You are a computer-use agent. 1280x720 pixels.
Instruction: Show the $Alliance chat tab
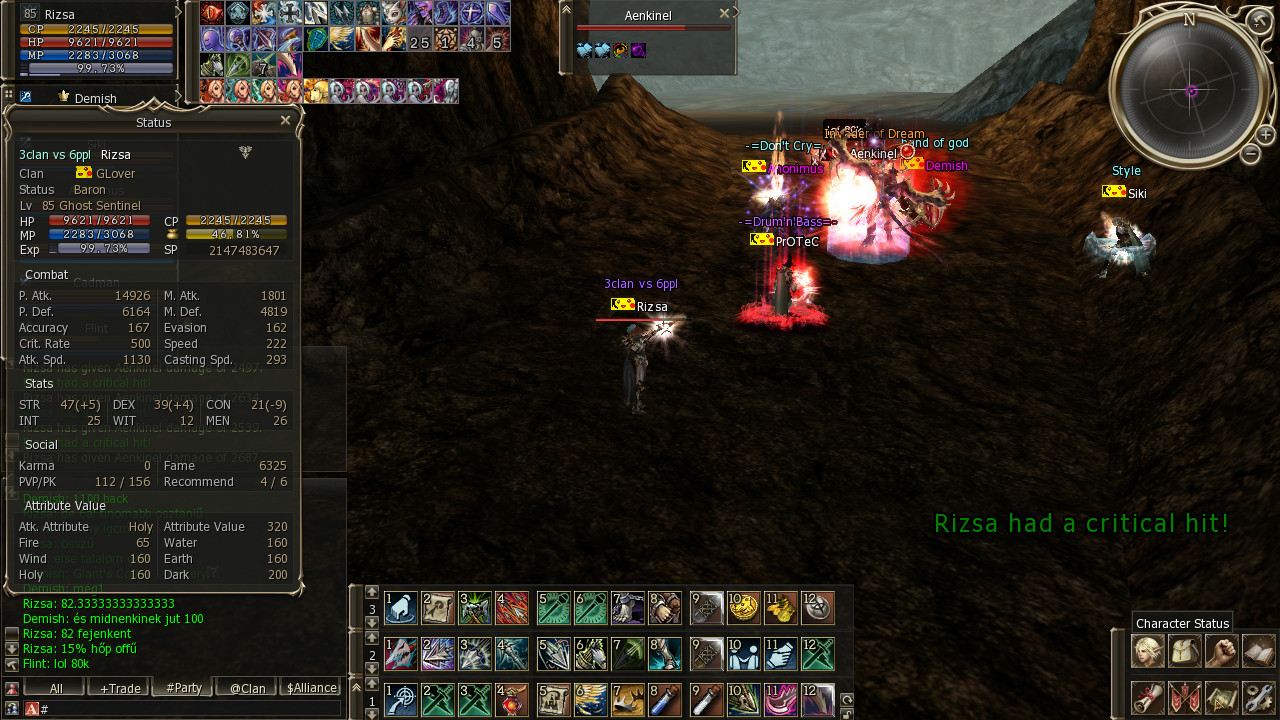click(311, 688)
